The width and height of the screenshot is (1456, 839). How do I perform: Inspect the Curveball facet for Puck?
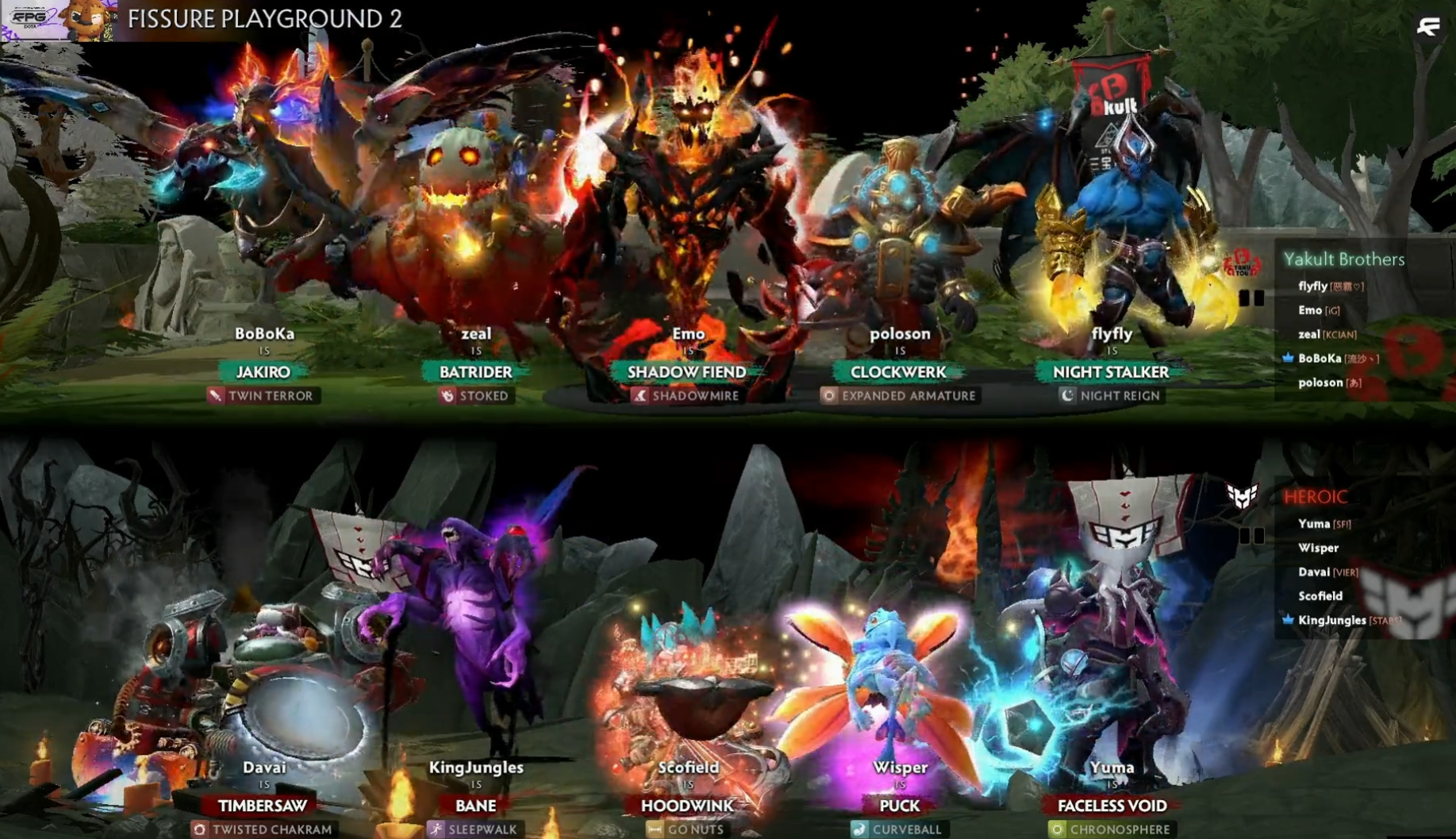[898, 829]
